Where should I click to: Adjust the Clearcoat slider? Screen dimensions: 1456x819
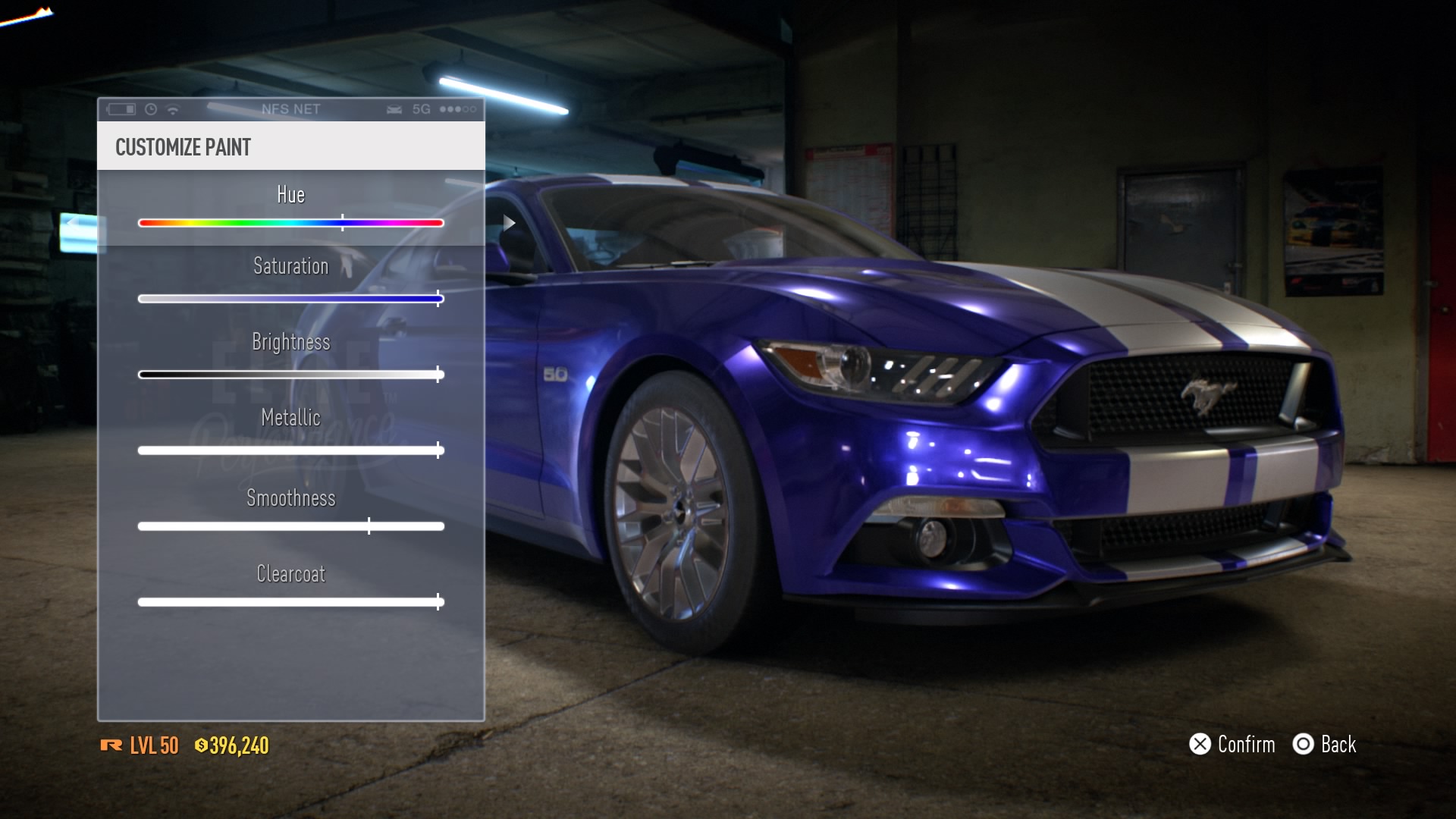tap(290, 602)
